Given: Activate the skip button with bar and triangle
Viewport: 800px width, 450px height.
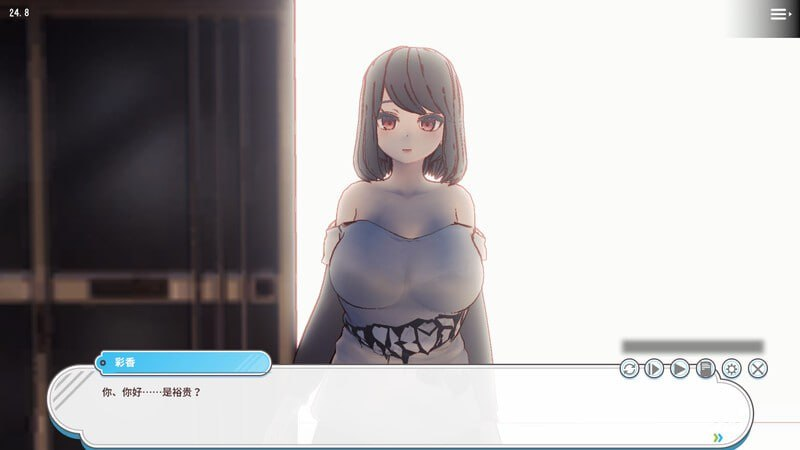Looking at the screenshot, I should pyautogui.click(x=654, y=369).
